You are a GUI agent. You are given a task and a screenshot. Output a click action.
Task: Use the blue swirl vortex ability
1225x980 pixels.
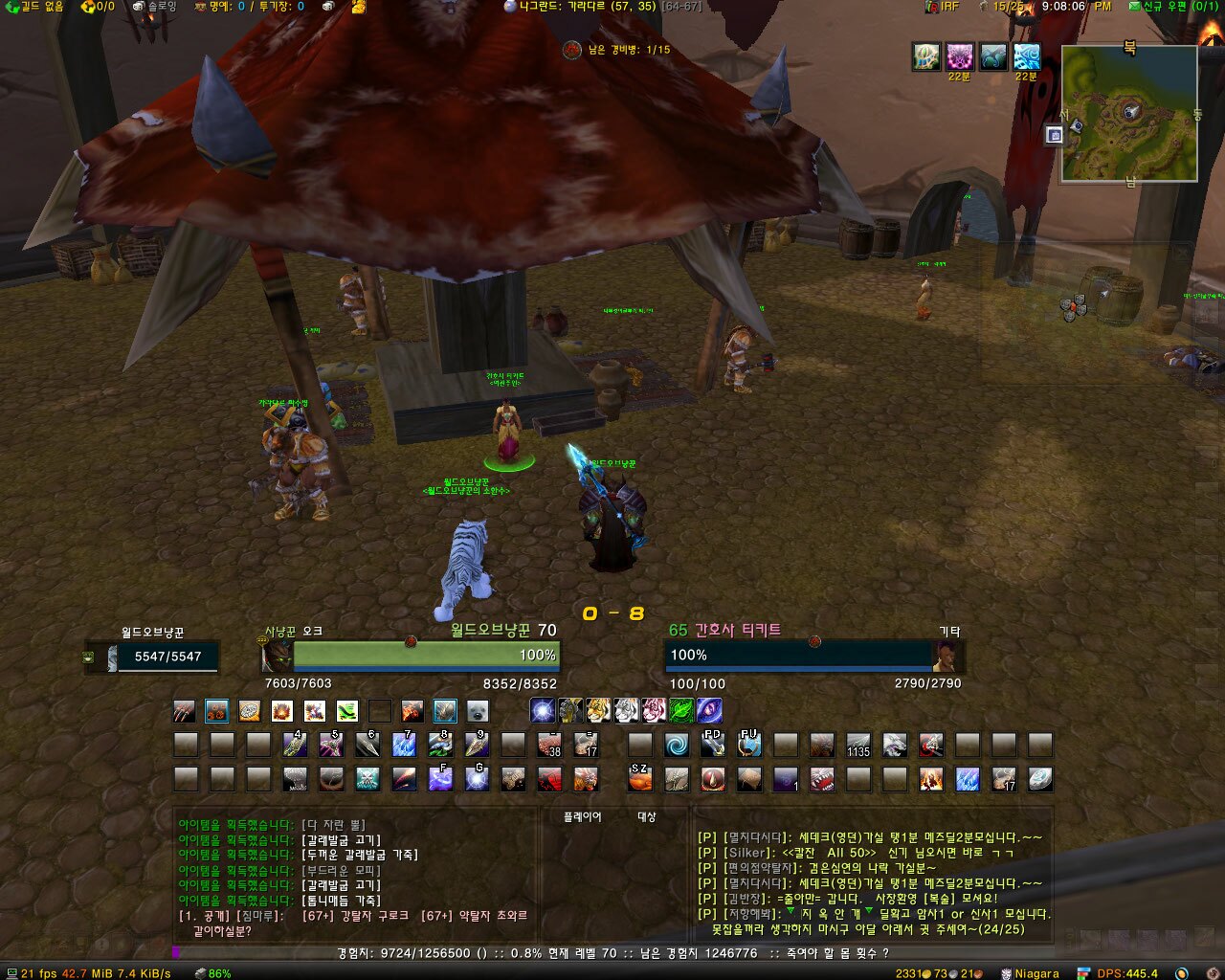677,746
